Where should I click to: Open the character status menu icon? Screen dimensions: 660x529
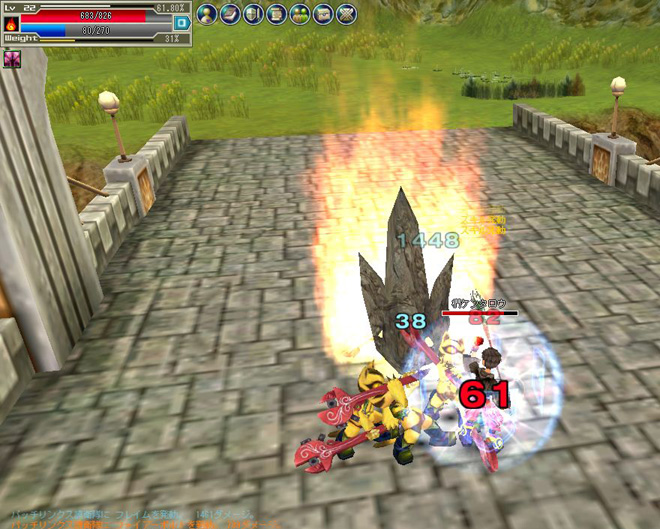tap(207, 14)
